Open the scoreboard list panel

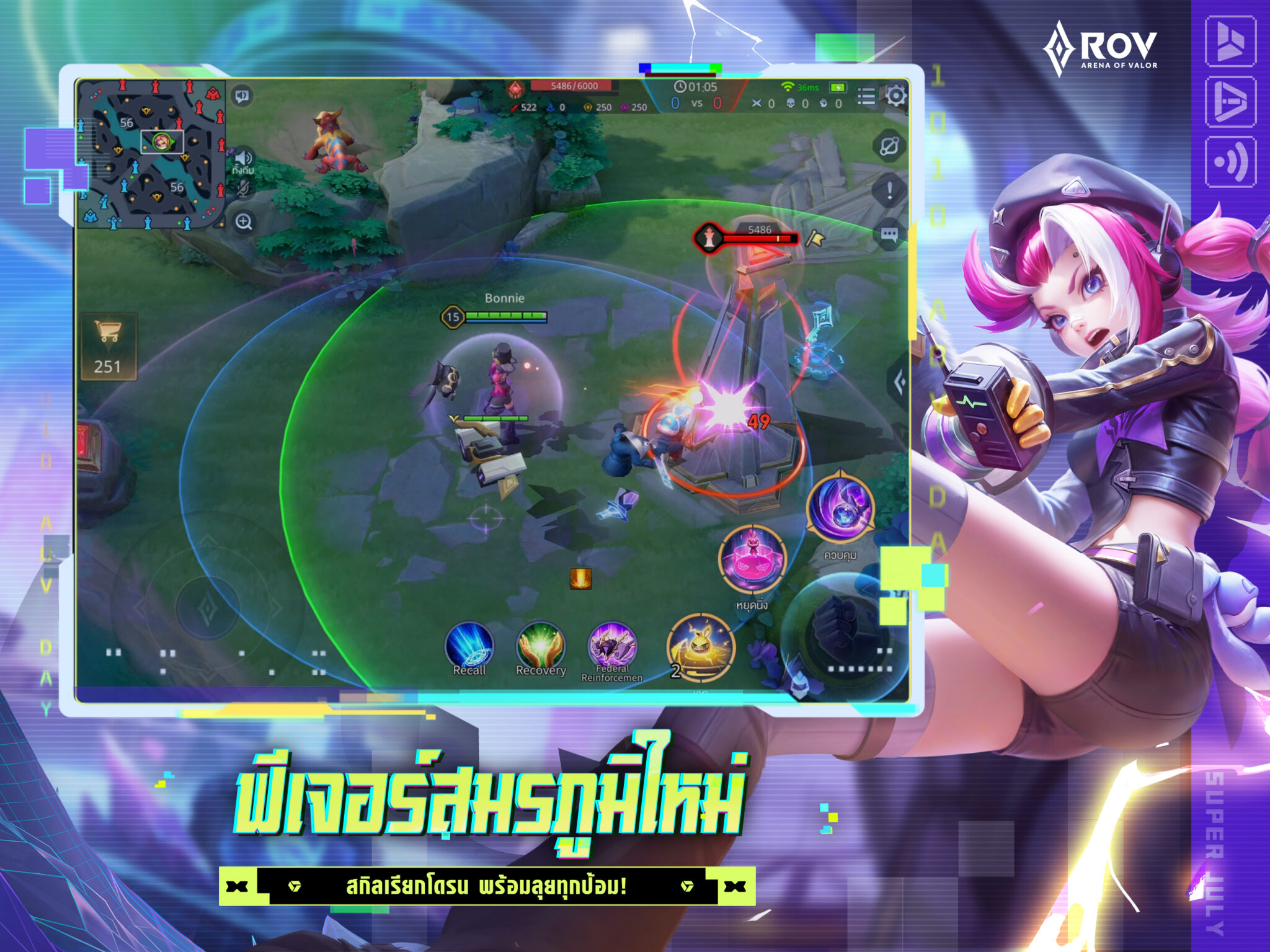[x=867, y=96]
